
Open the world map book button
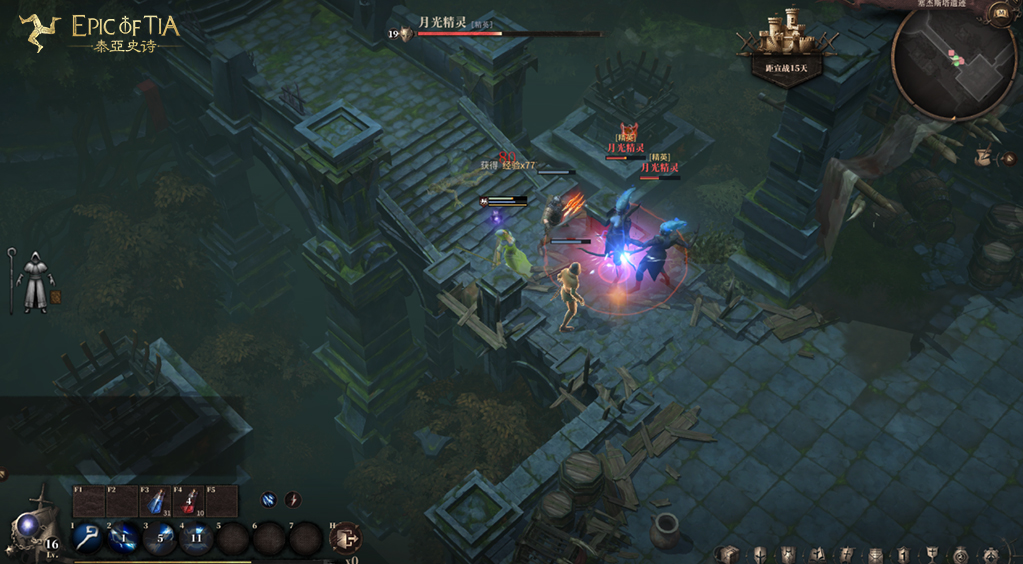[x=998, y=13]
